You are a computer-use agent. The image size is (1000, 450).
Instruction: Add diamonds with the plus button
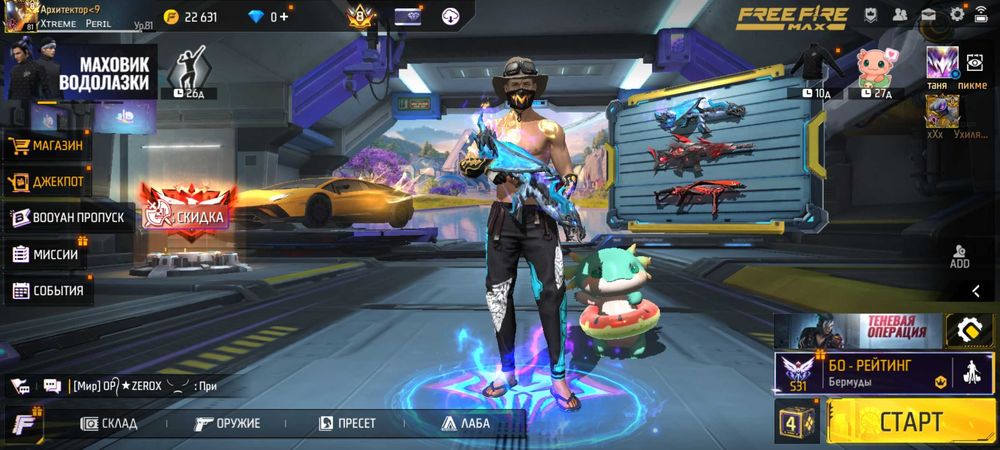[285, 16]
